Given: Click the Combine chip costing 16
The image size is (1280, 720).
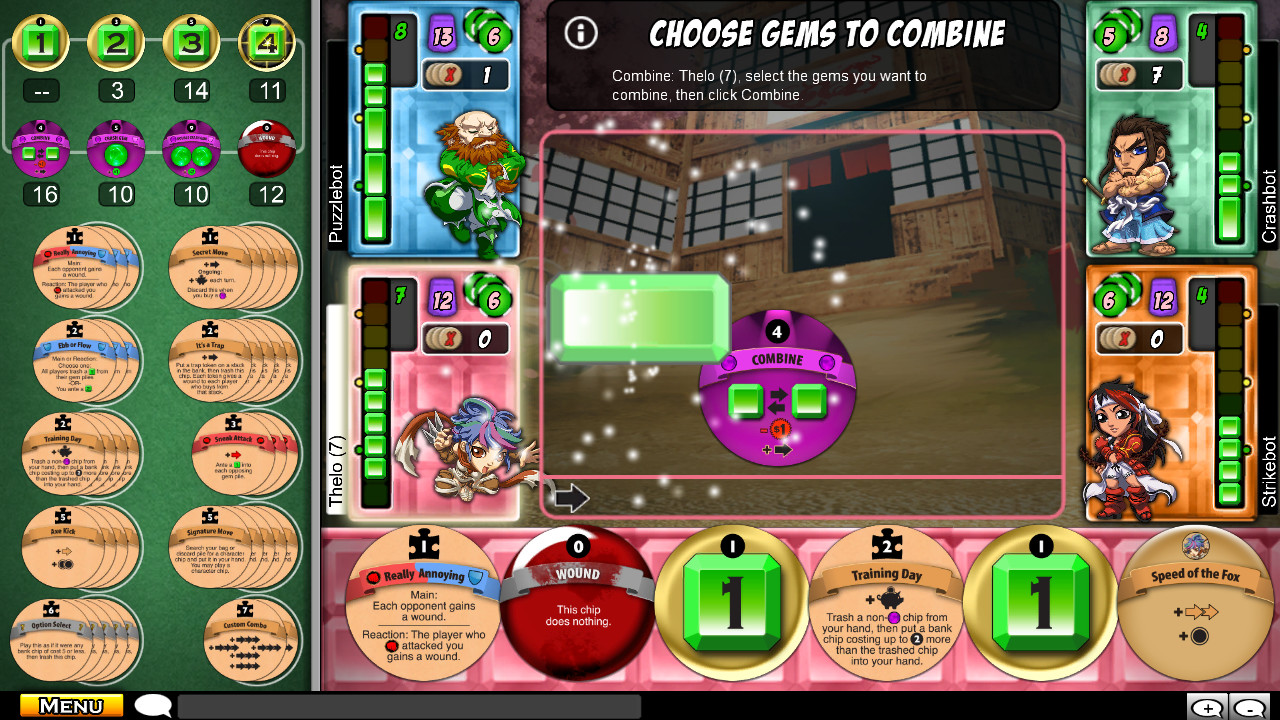Looking at the screenshot, I should point(41,148).
